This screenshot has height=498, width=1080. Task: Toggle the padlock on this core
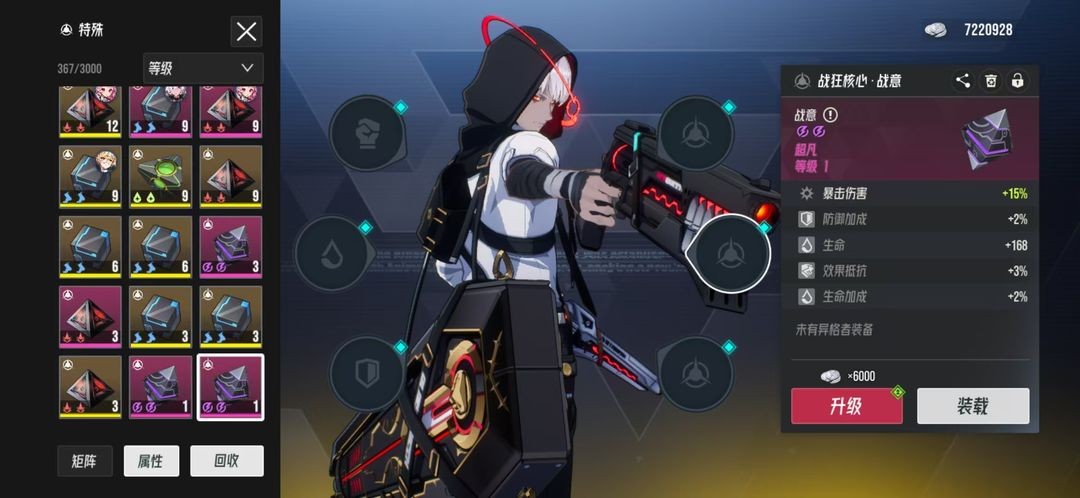(1017, 81)
